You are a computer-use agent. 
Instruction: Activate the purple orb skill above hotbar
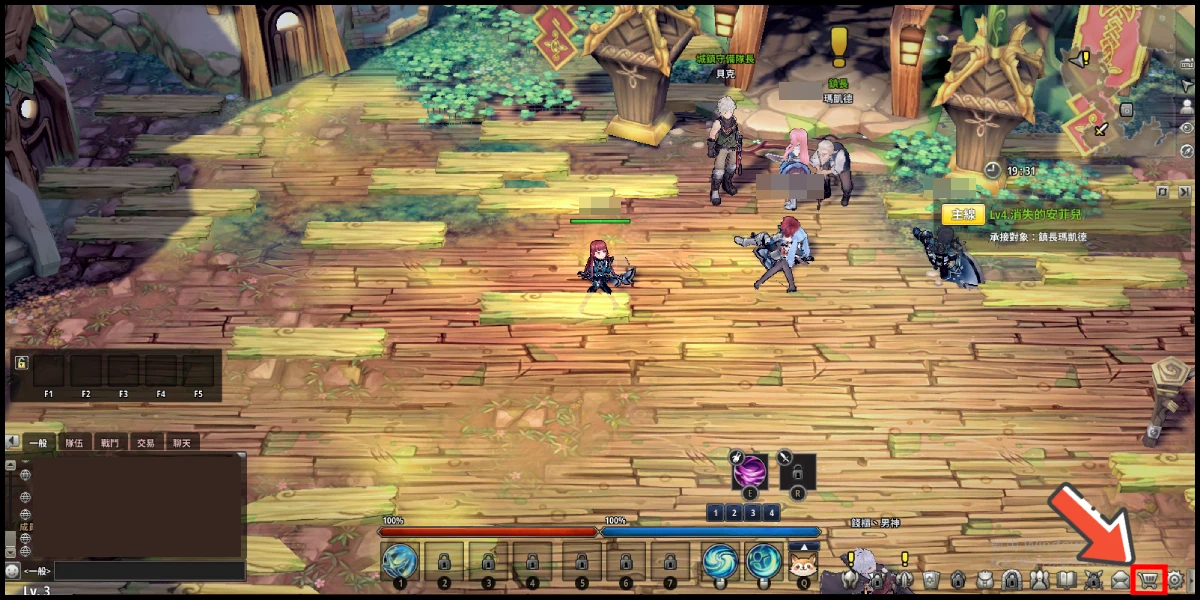750,470
